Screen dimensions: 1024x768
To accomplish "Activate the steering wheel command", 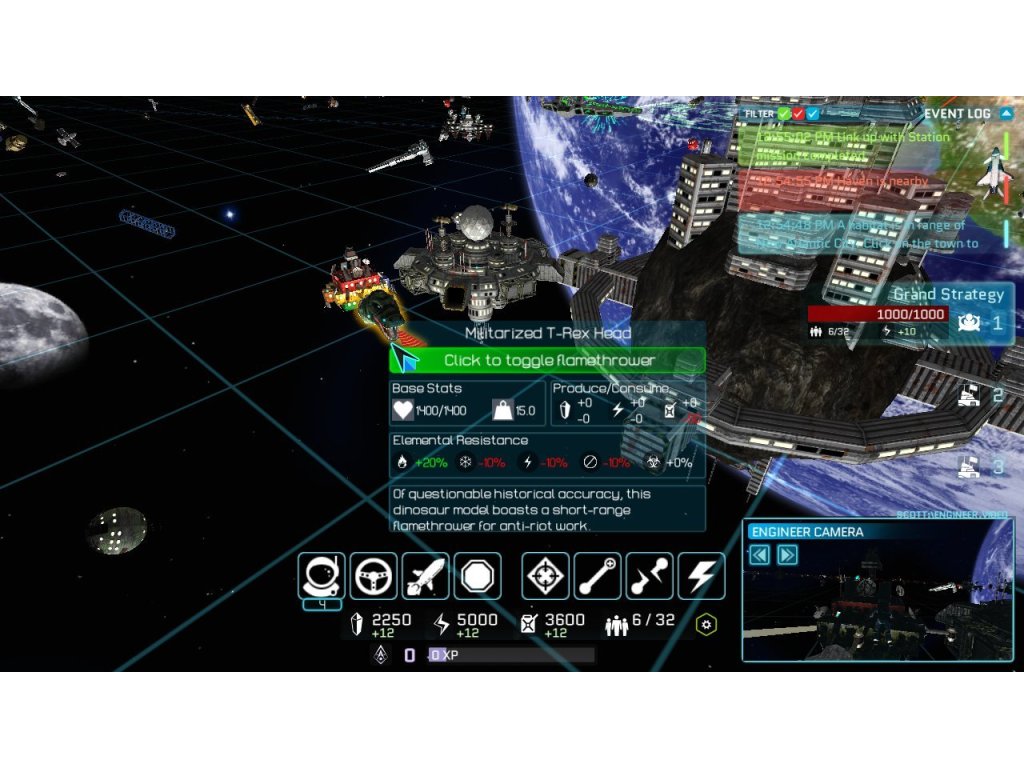I will pos(373,576).
